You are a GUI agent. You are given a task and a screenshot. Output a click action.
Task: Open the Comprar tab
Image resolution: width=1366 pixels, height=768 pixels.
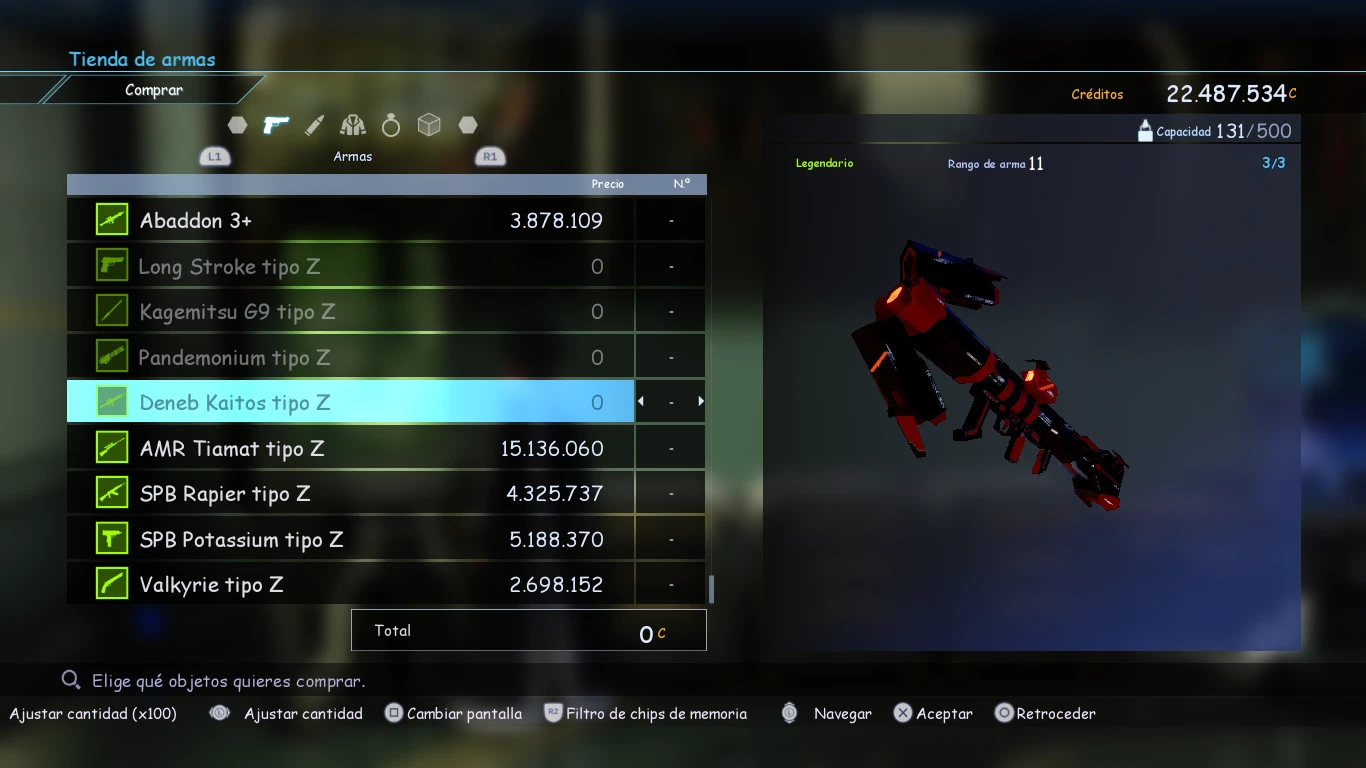tap(154, 90)
